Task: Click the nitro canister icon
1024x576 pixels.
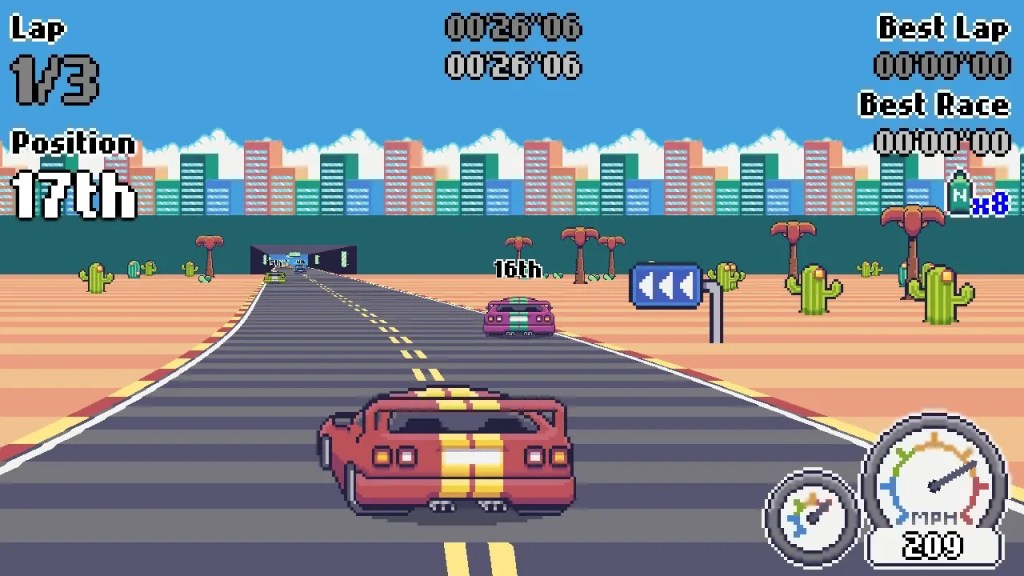Action: click(x=959, y=194)
